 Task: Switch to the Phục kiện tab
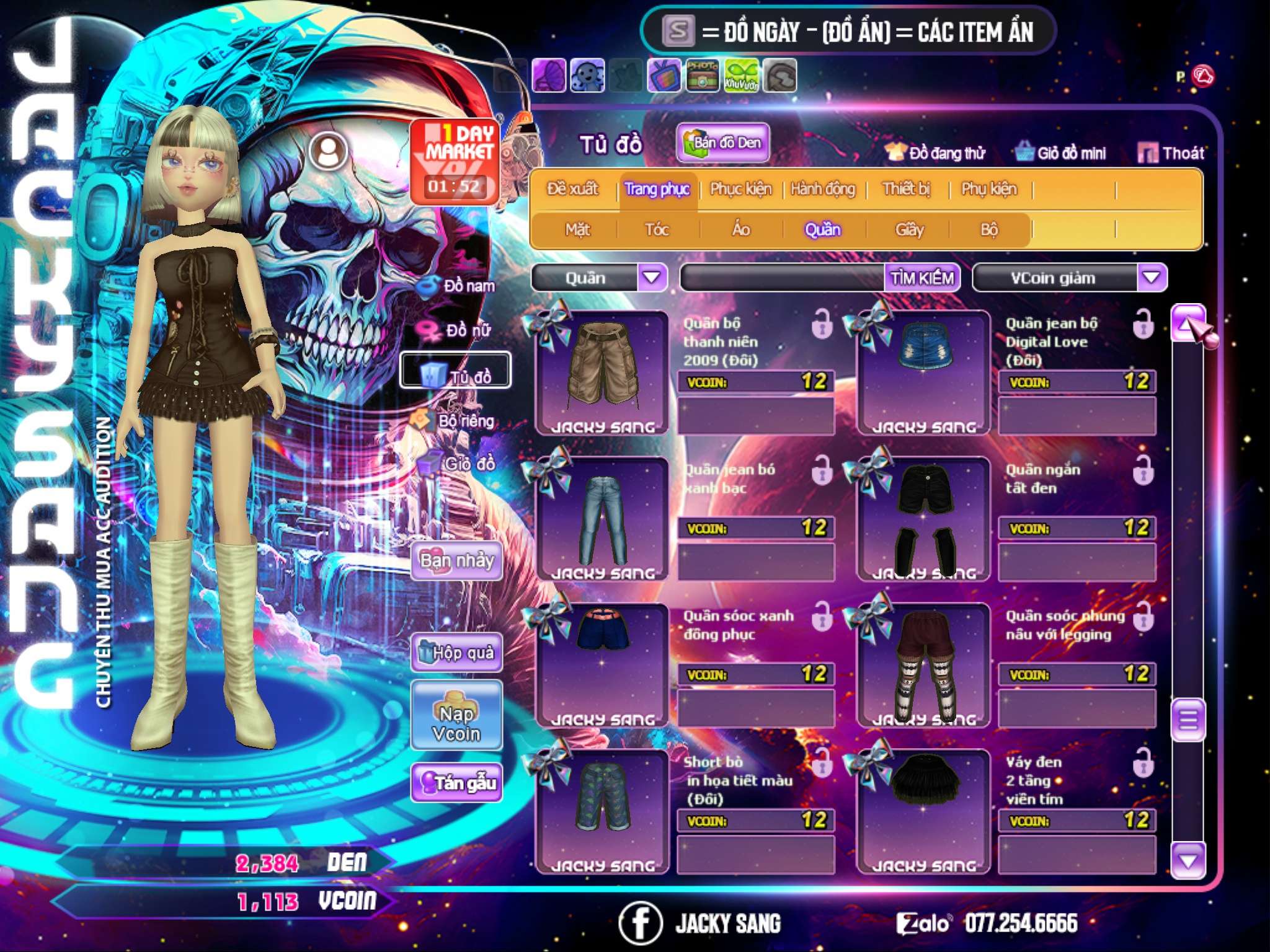click(x=740, y=189)
